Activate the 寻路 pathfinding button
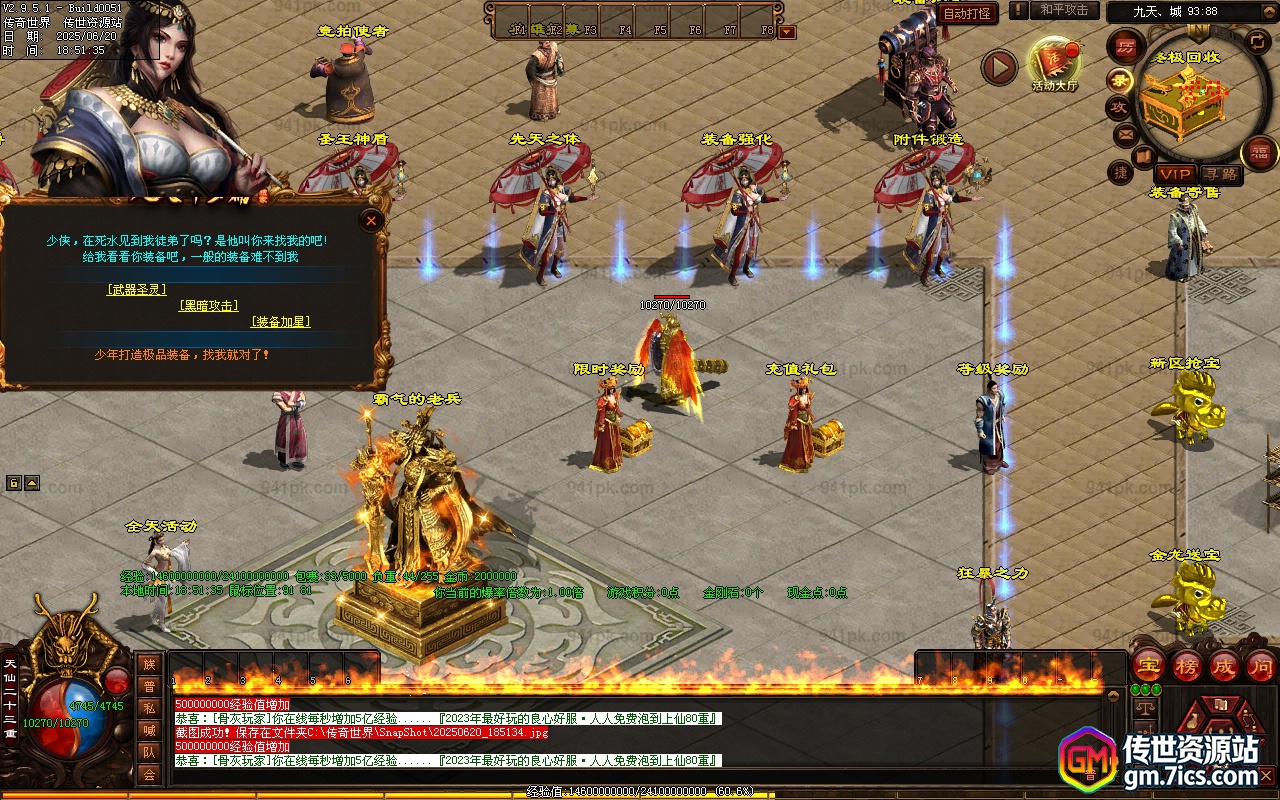The image size is (1280, 800). [1222, 174]
